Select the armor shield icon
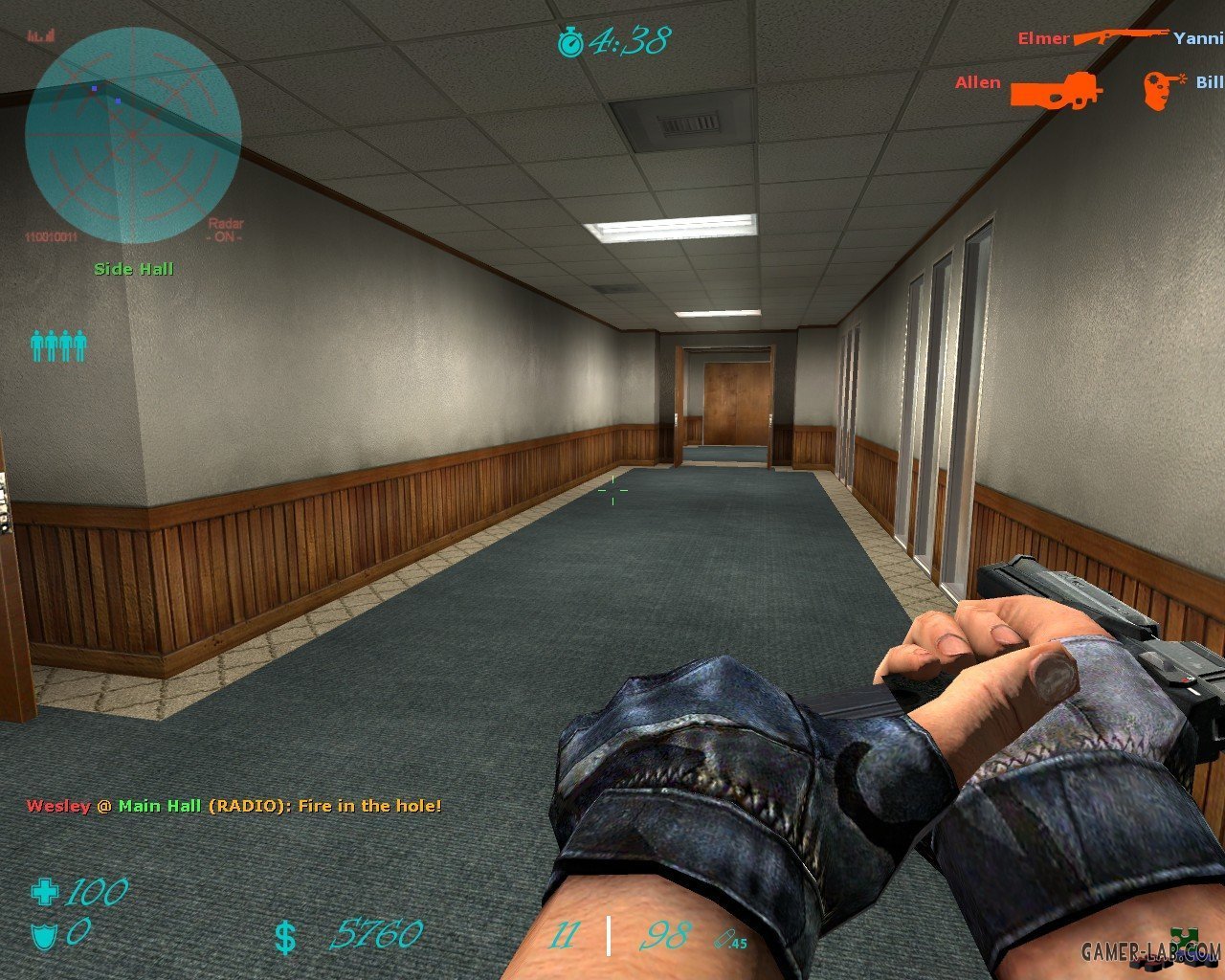This screenshot has width=1225, height=980. (x=44, y=934)
